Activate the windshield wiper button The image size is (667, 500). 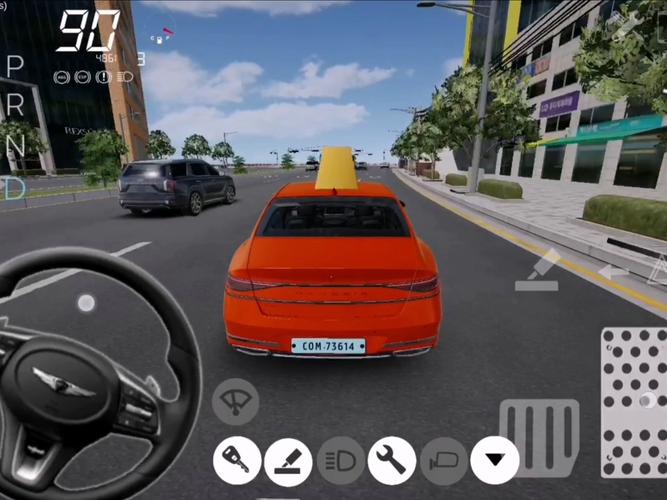click(x=236, y=402)
